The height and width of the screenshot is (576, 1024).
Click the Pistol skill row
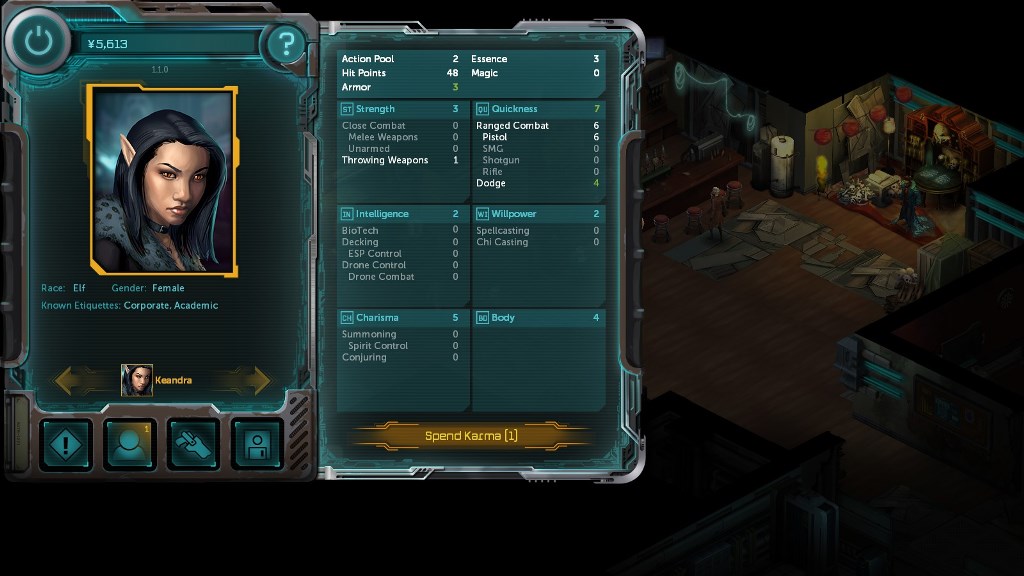[538, 137]
